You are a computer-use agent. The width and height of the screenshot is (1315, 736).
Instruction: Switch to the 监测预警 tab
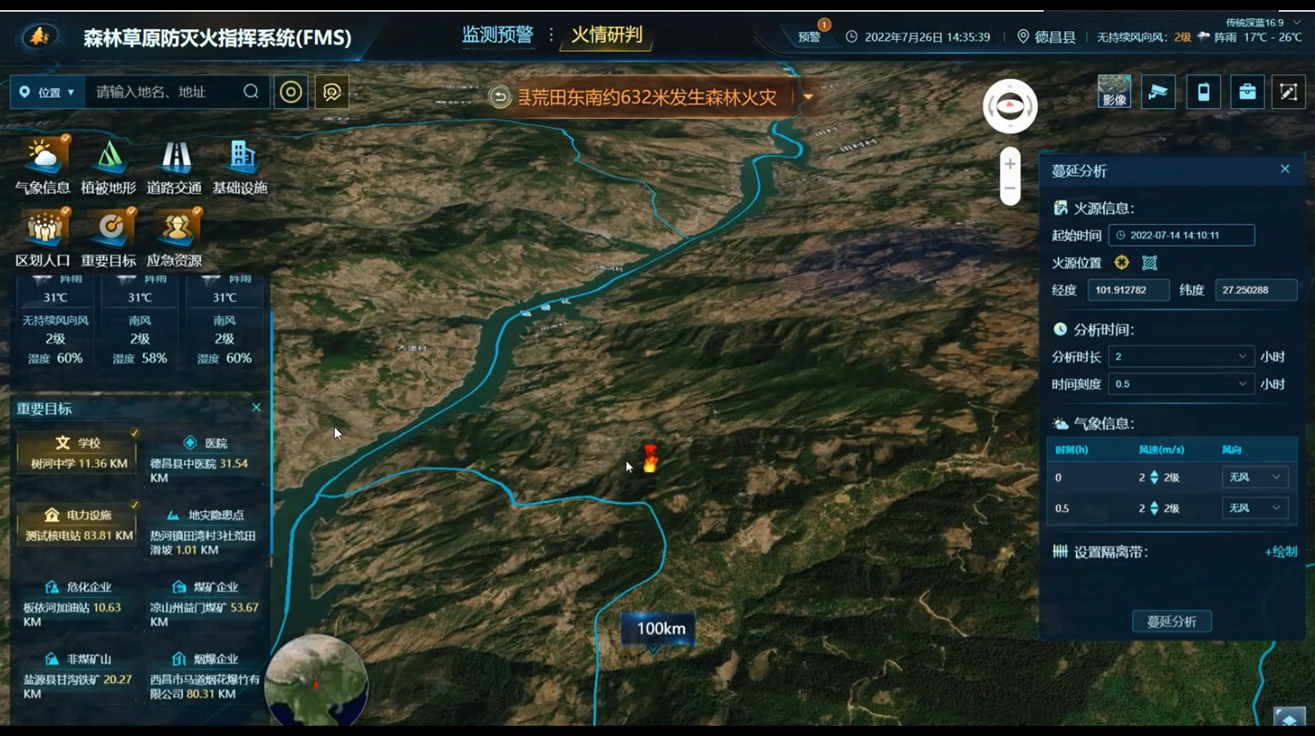(x=497, y=35)
